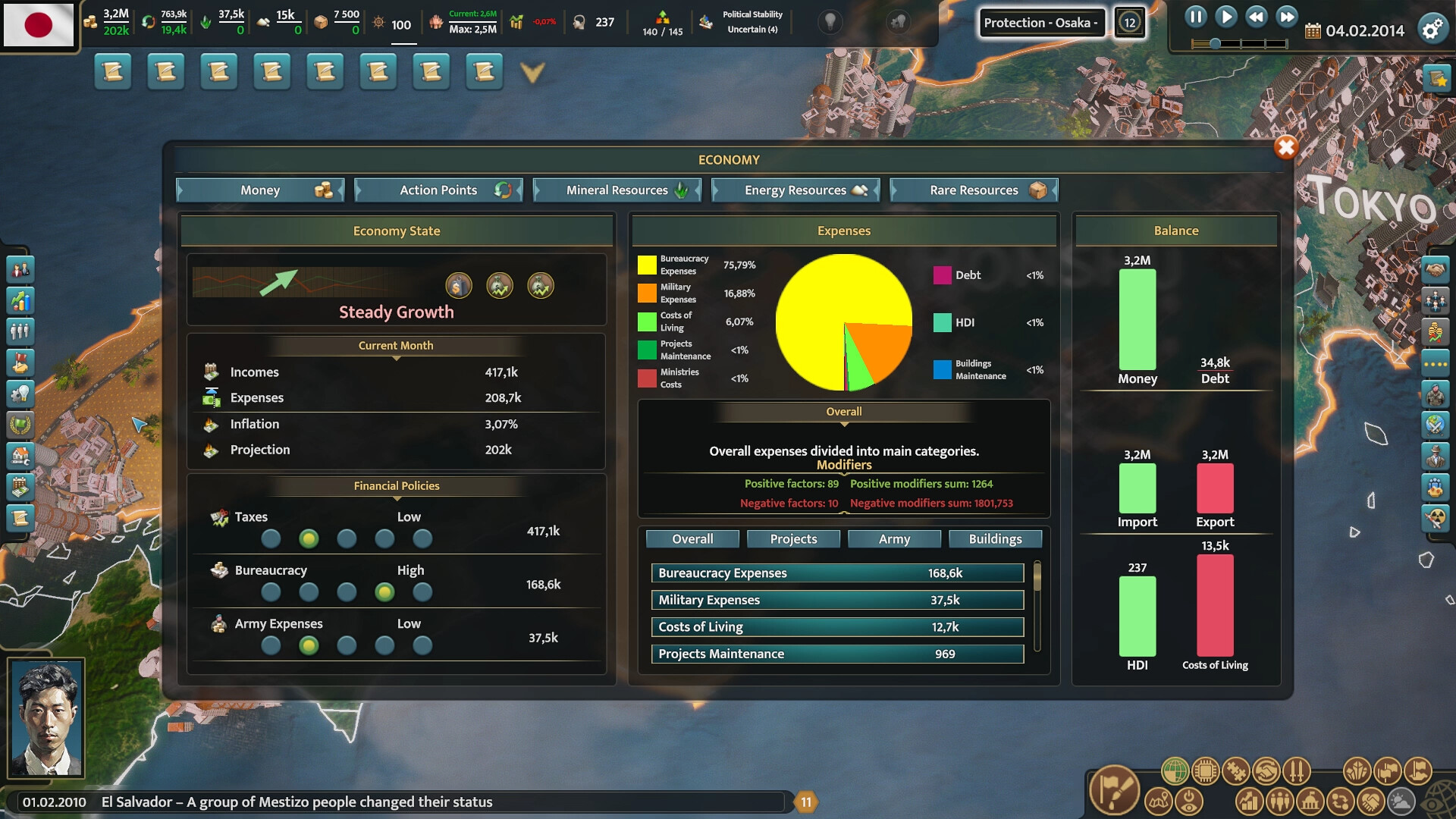Open the green globe ecology icon at bottom right
The width and height of the screenshot is (1456, 819).
[1175, 770]
